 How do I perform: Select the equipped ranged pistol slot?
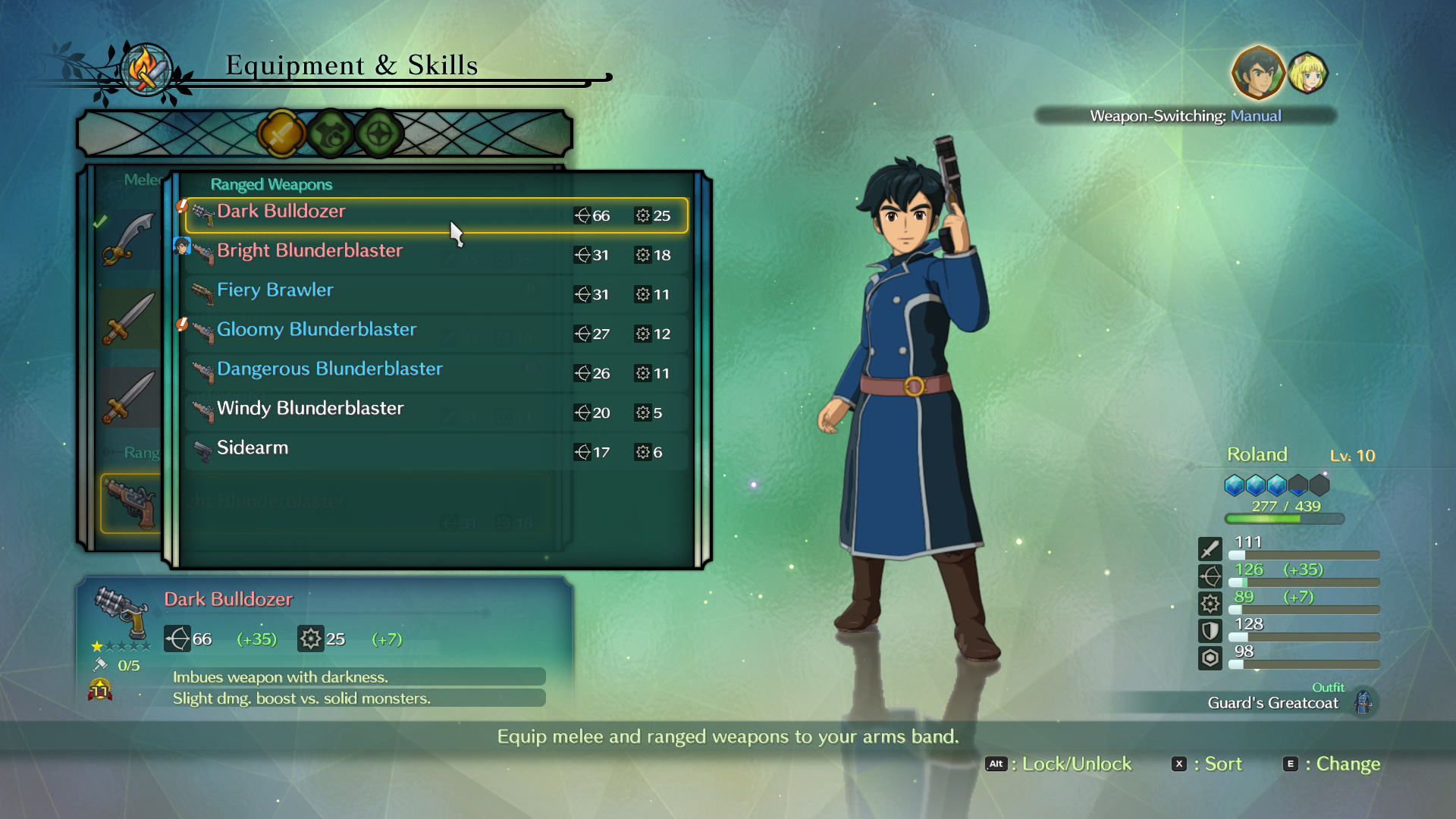pyautogui.click(x=131, y=504)
